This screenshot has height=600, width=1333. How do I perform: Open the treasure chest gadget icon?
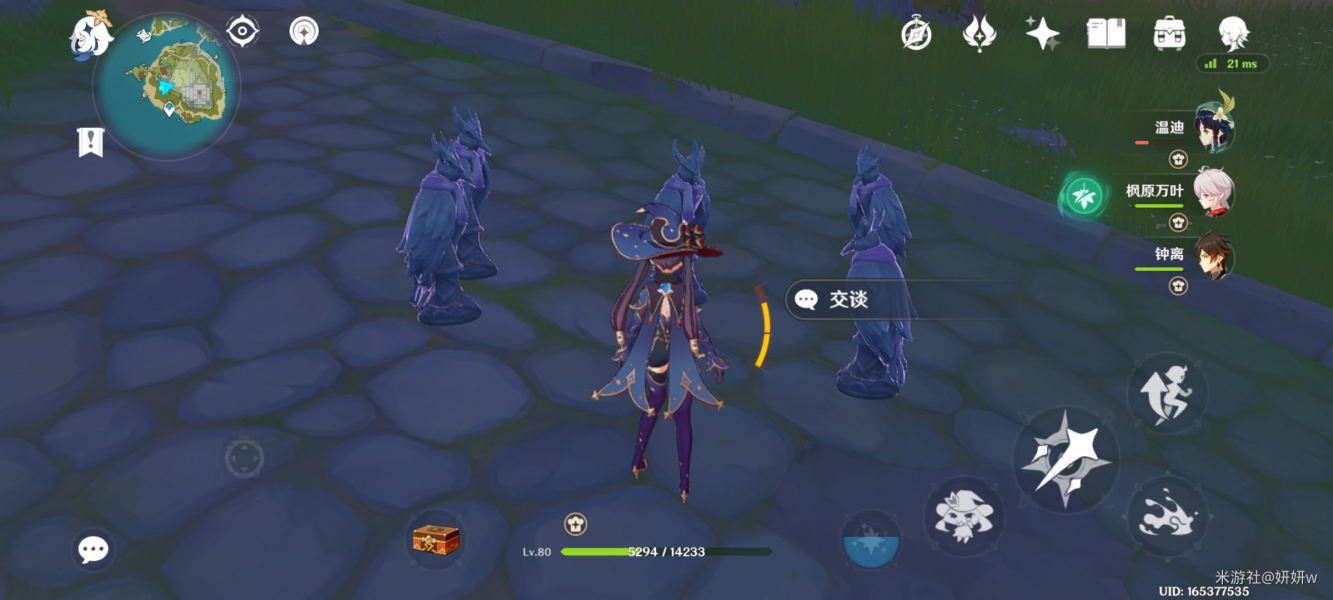point(436,540)
